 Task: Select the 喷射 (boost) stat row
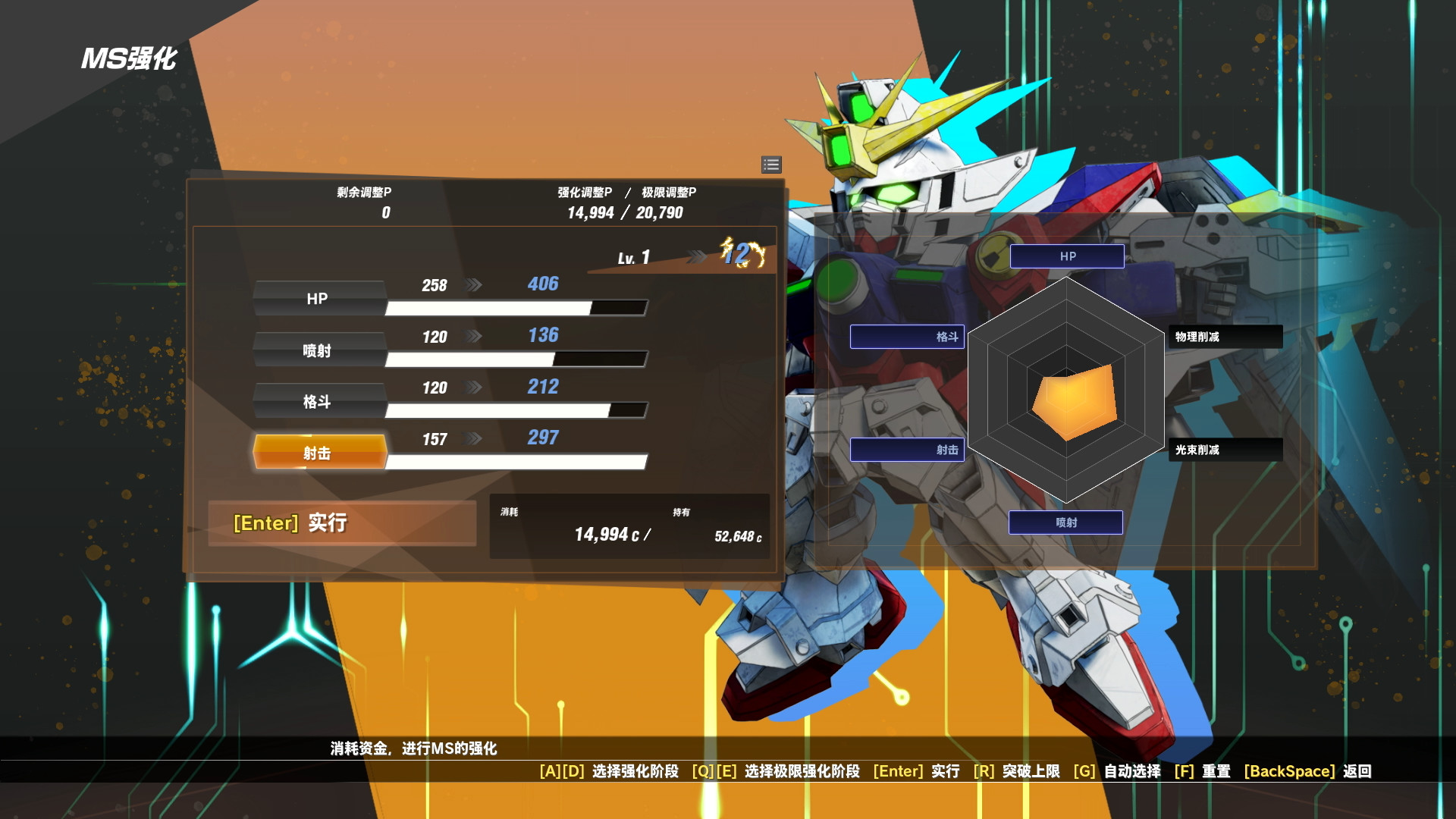click(318, 350)
